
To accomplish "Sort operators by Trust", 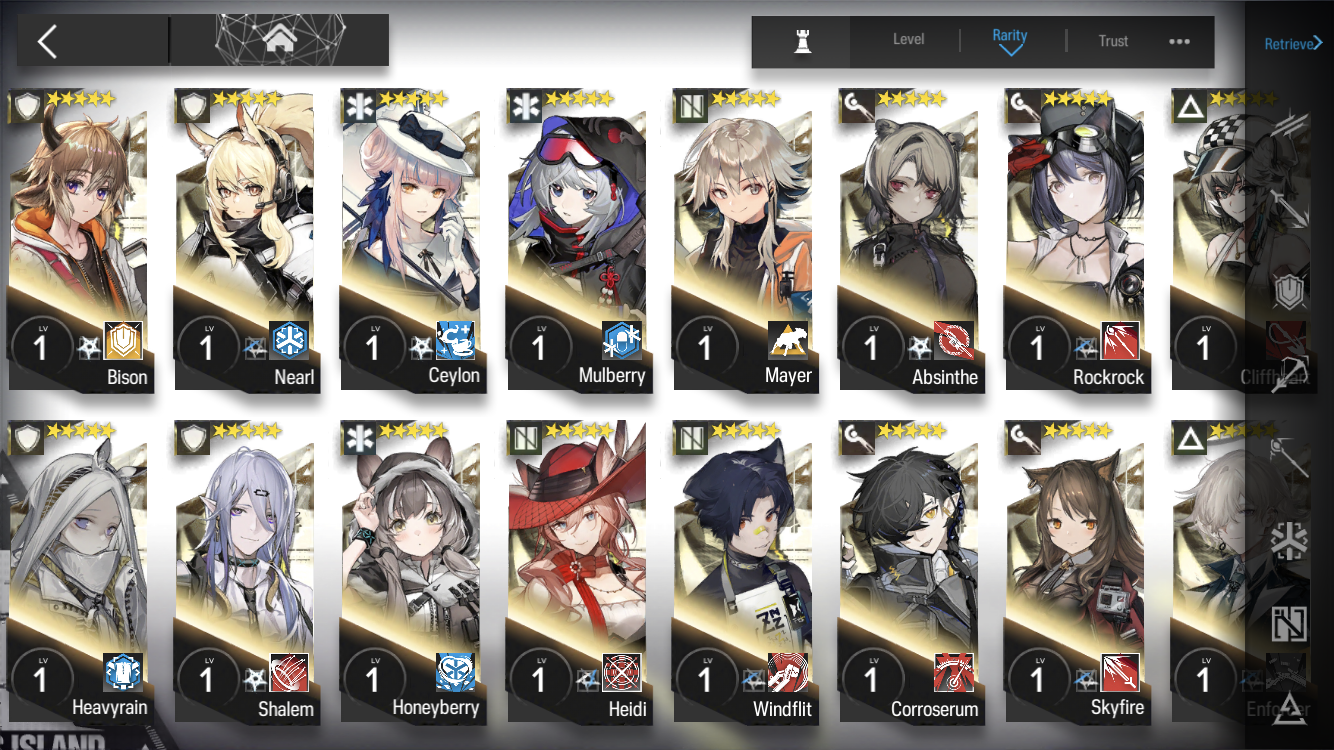I will pos(1113,41).
